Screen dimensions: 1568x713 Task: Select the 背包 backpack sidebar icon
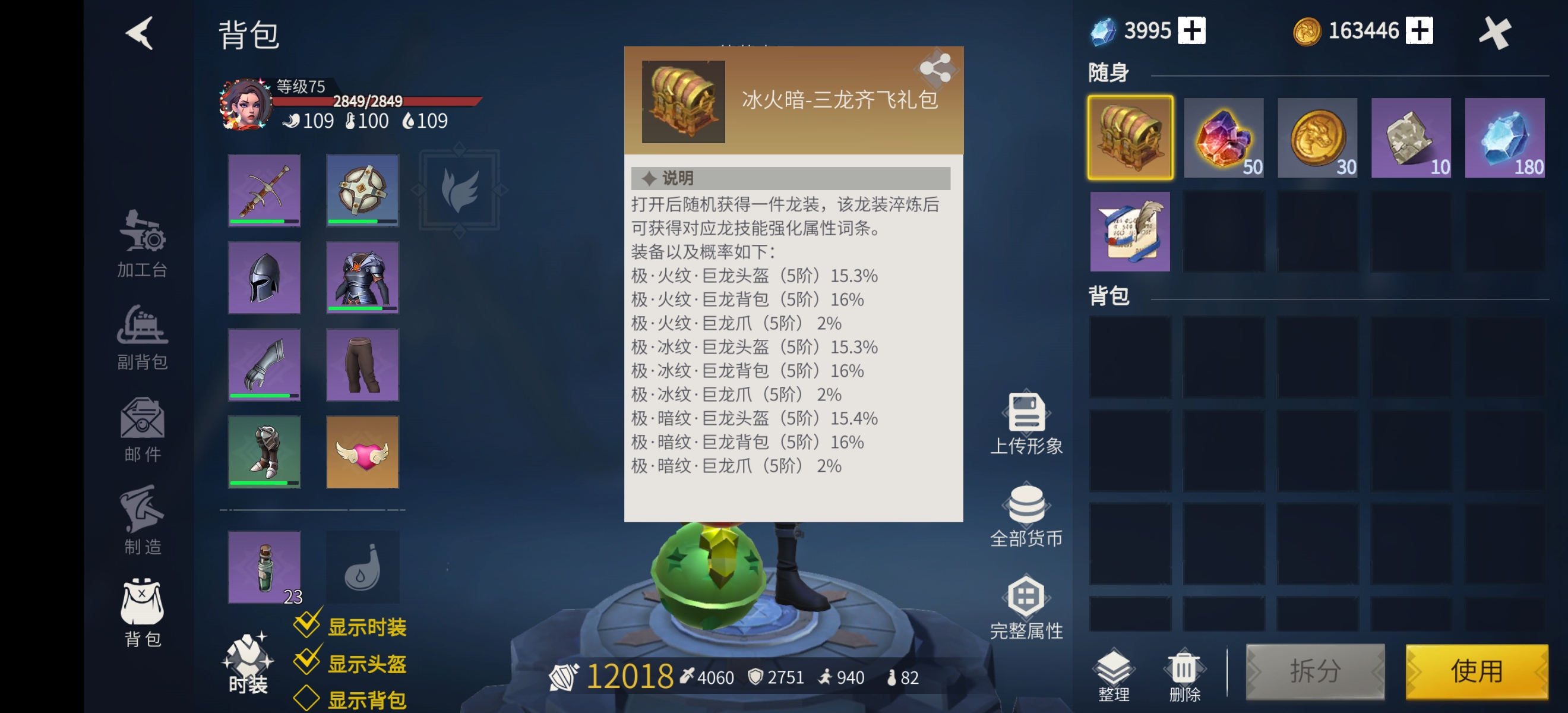pos(141,615)
